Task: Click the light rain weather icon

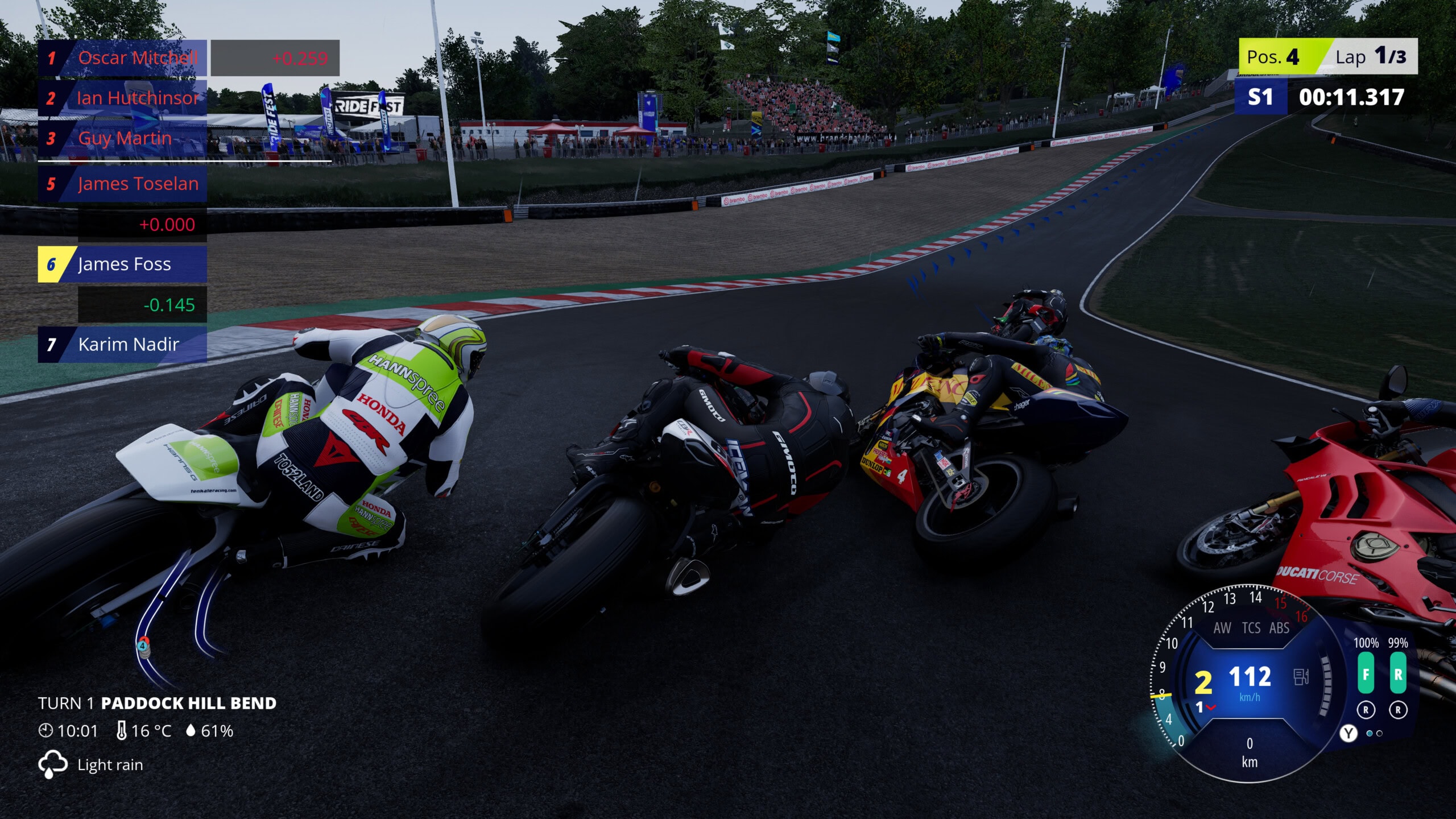Action: pyautogui.click(x=52, y=764)
